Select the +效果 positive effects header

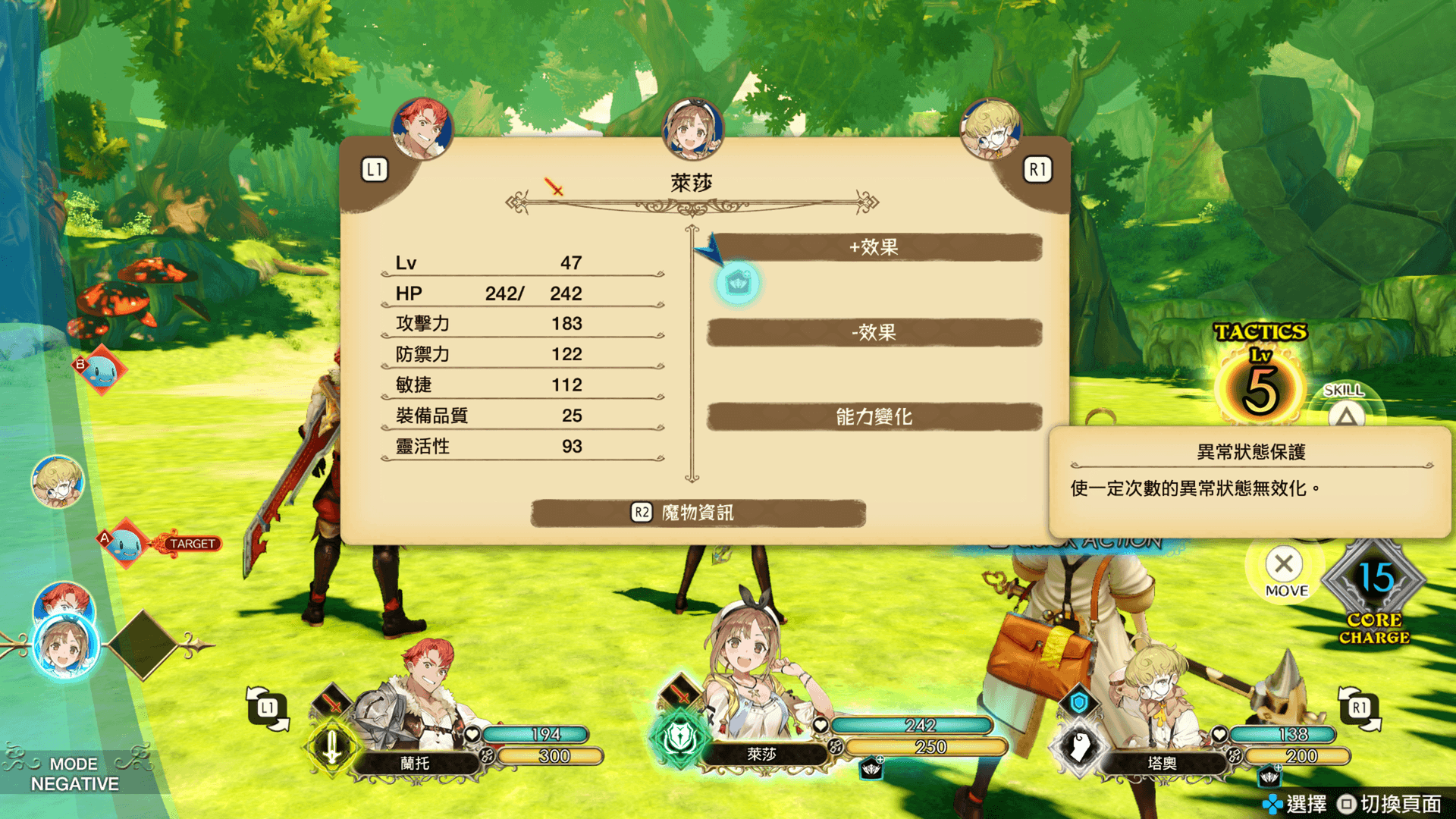pyautogui.click(x=874, y=247)
